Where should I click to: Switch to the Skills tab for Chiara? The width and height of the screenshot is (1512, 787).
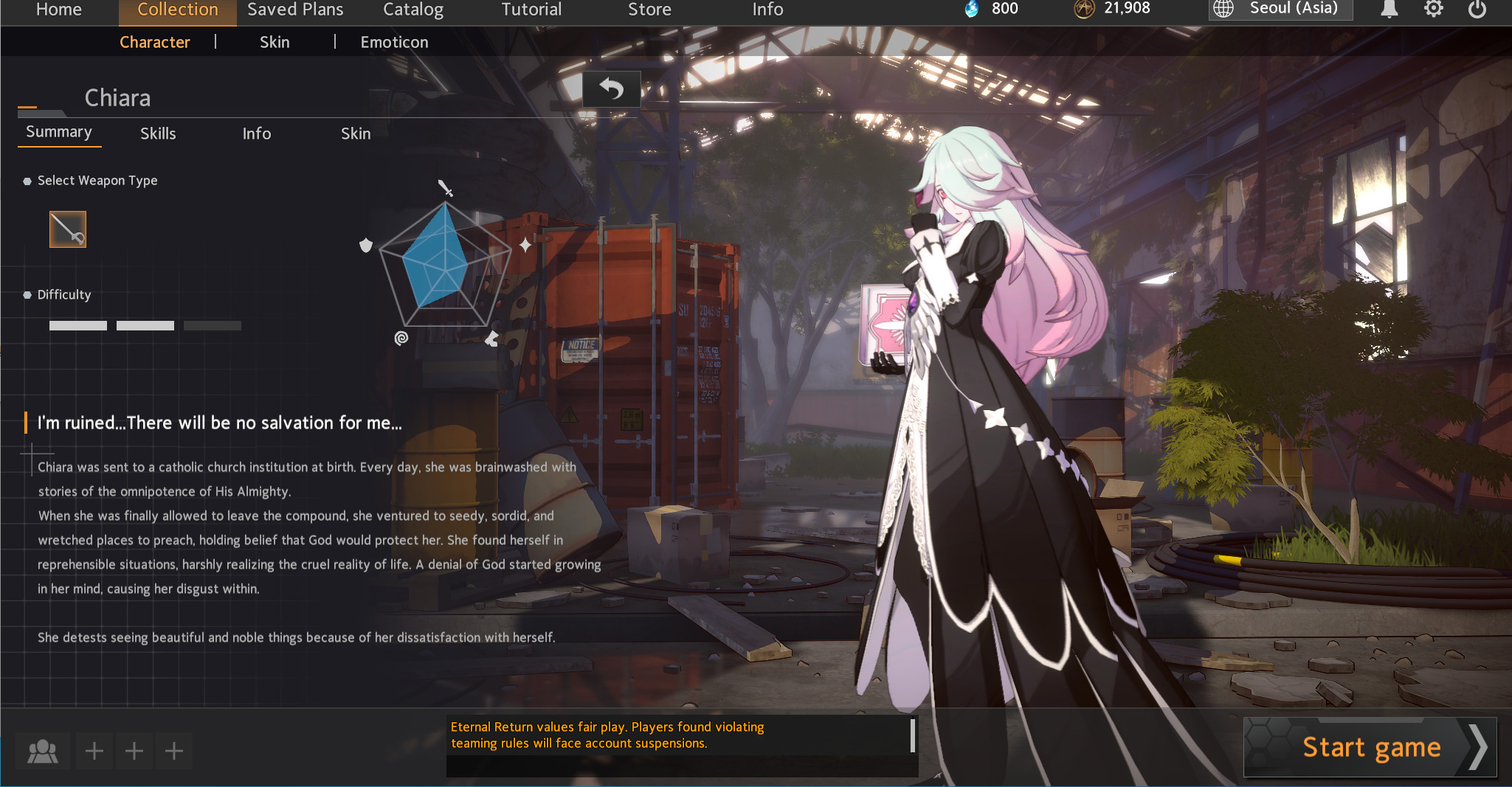click(x=158, y=134)
